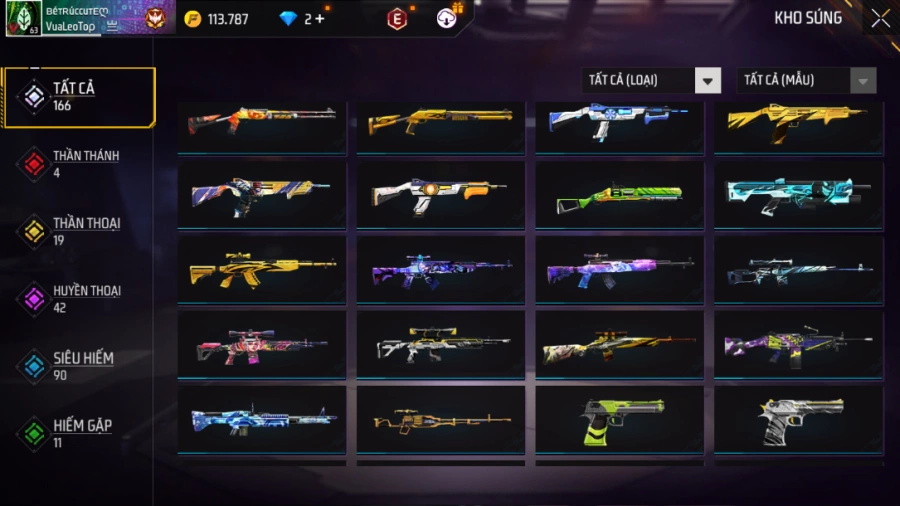Filter by Siêu Hiếm rarity
Image resolution: width=900 pixels, height=506 pixels.
click(80, 365)
